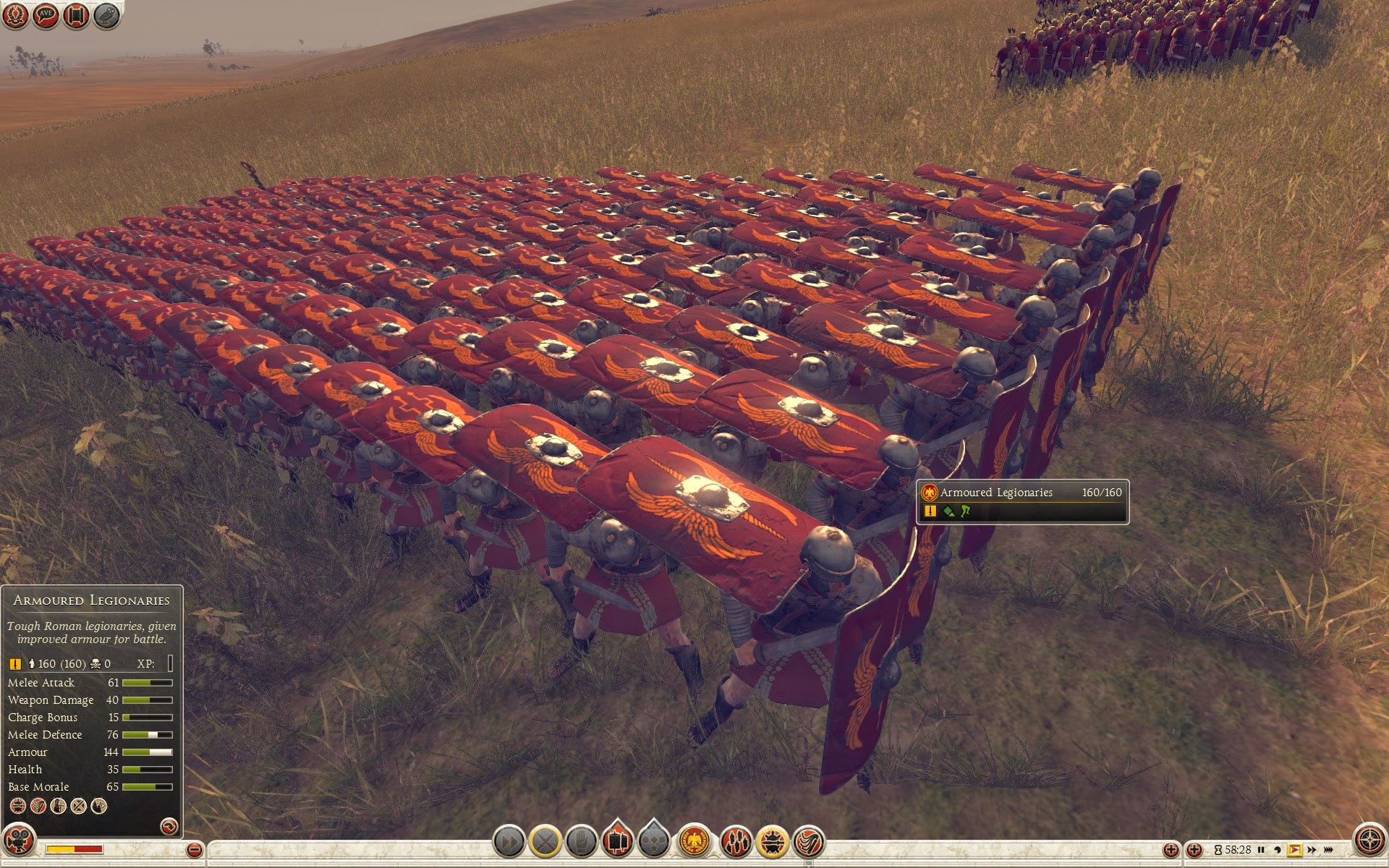
Task: Activate the whip ability icon
Action: click(x=808, y=842)
